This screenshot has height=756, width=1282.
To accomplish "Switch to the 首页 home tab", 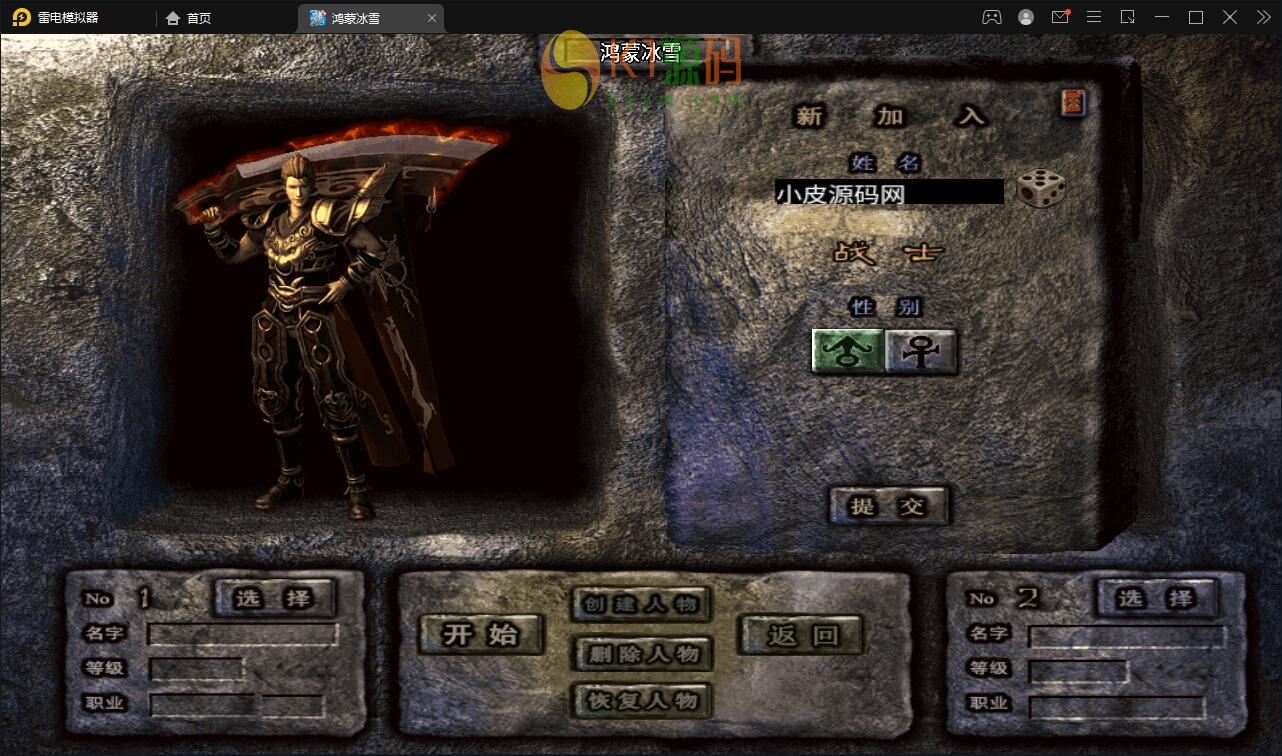I will (189, 18).
